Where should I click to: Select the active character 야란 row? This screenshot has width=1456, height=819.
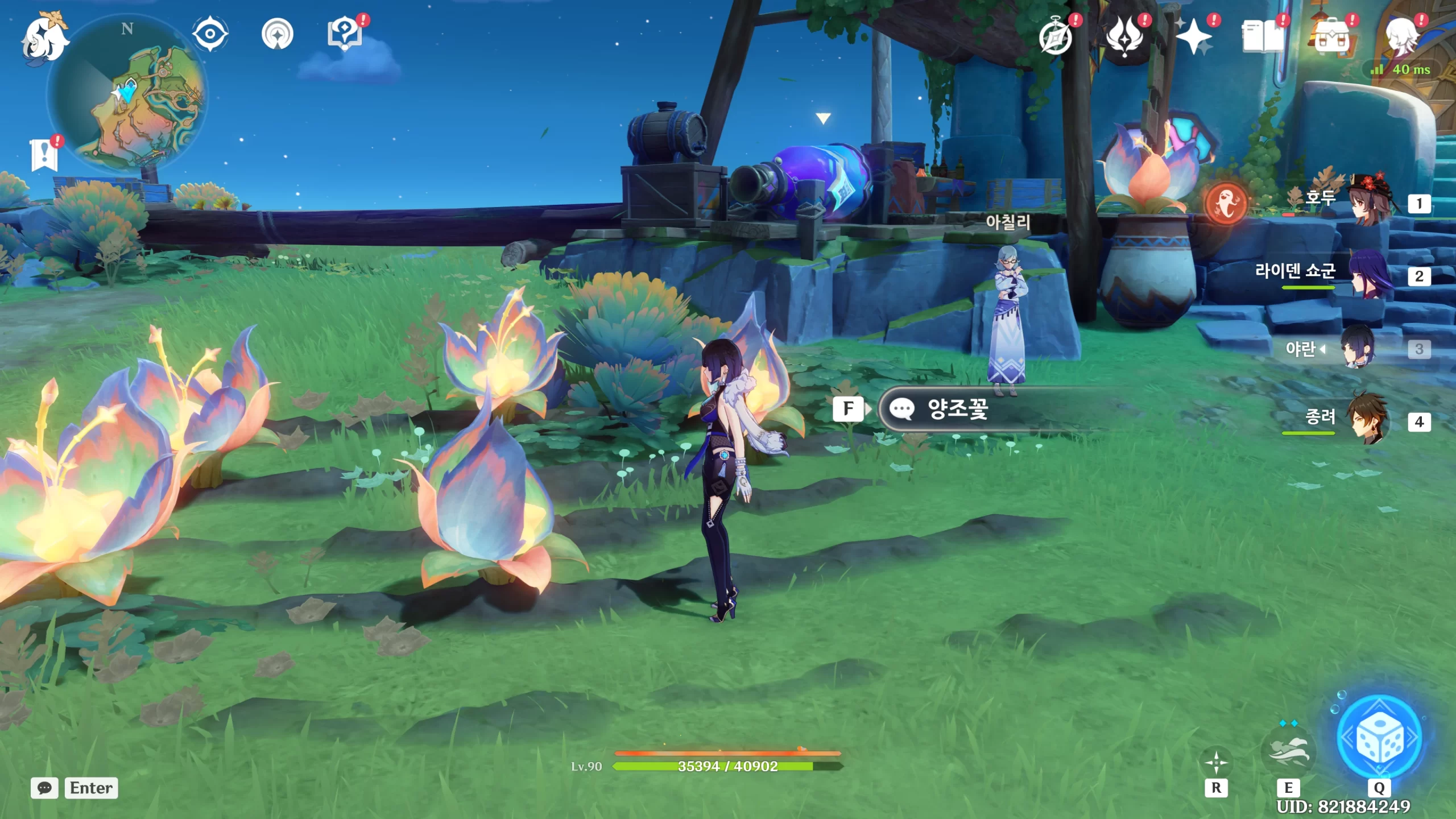pyautogui.click(x=1359, y=348)
